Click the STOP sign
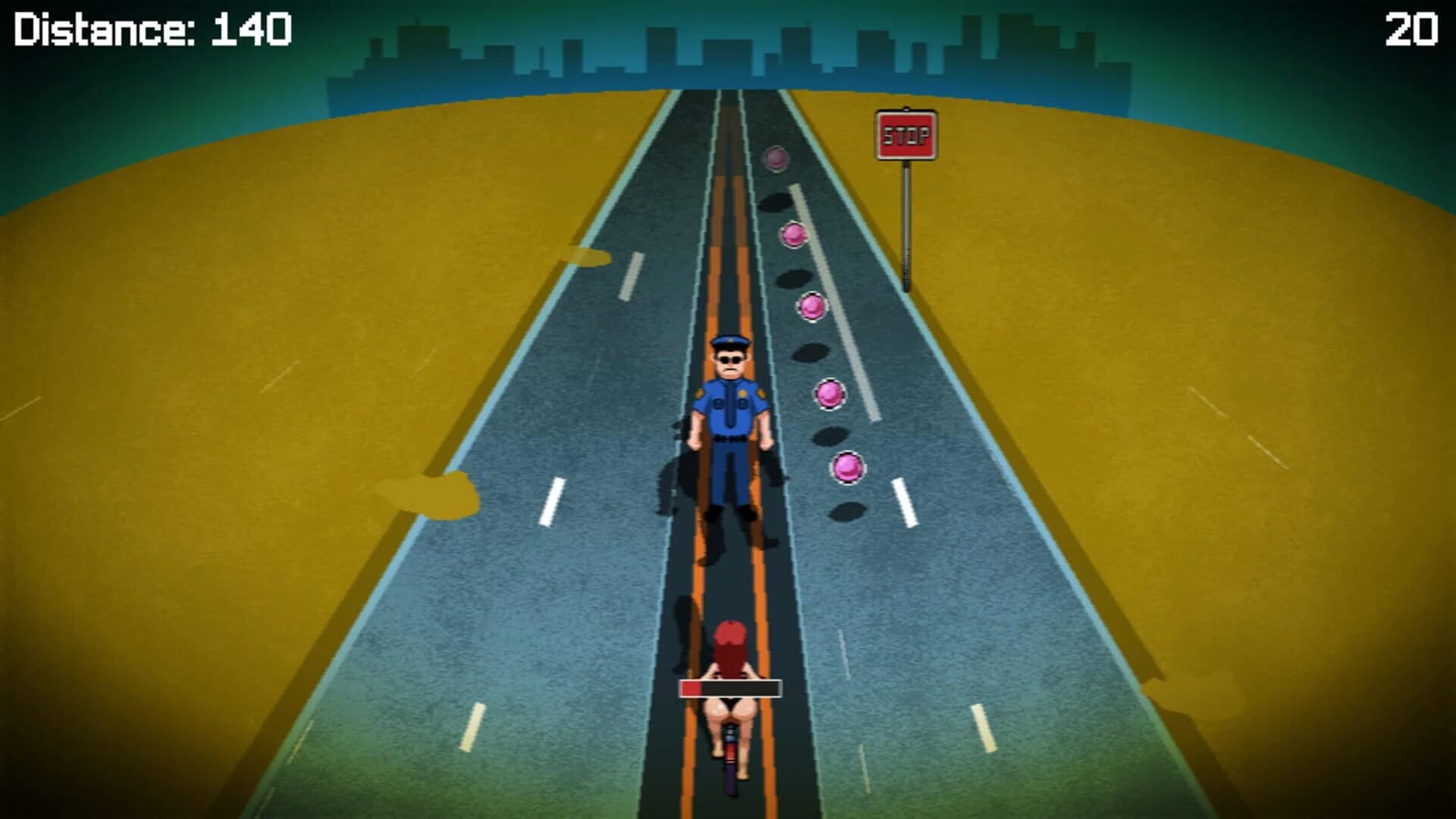 pos(907,135)
